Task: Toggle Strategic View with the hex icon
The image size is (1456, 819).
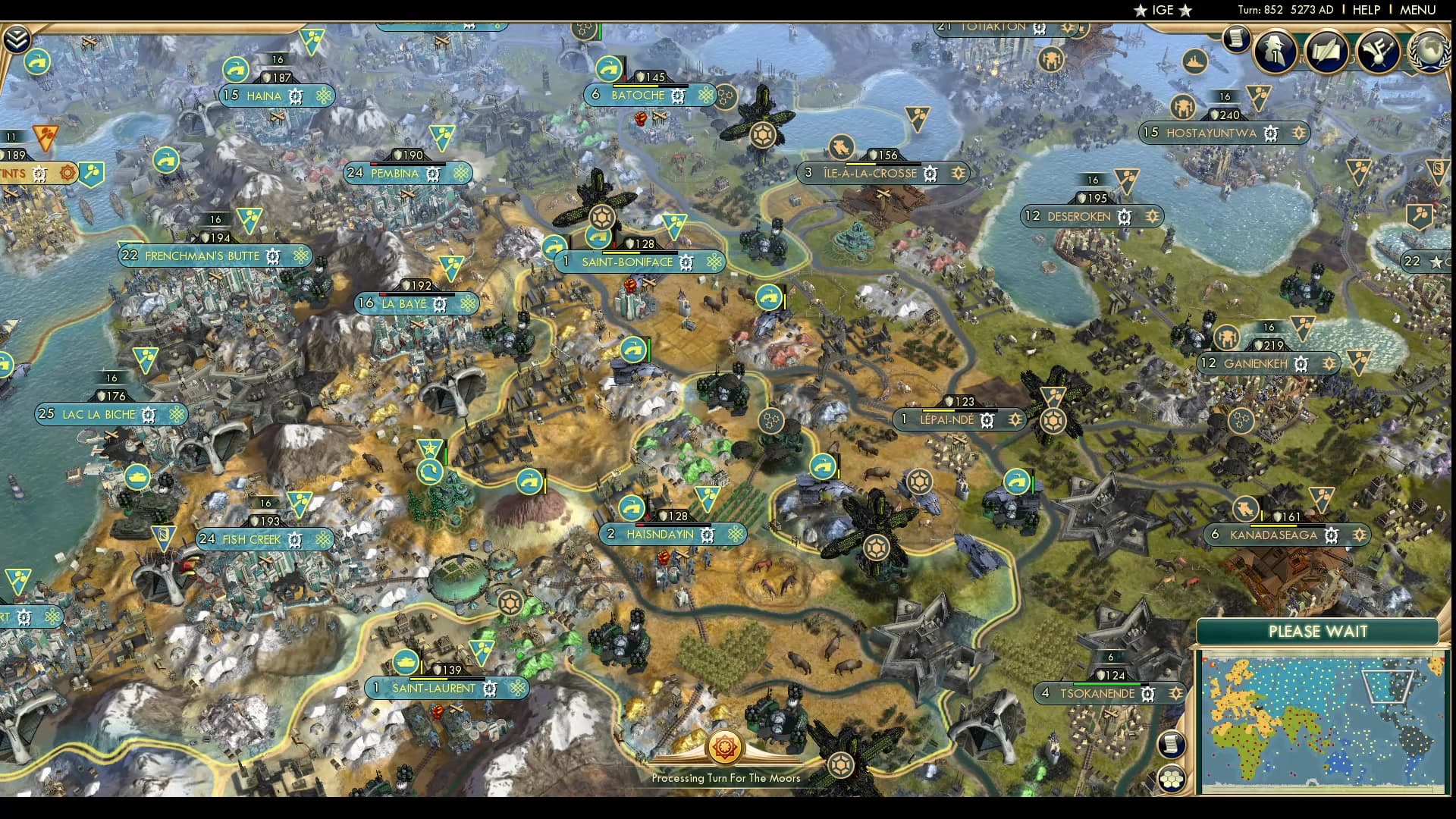Action: [x=1173, y=777]
